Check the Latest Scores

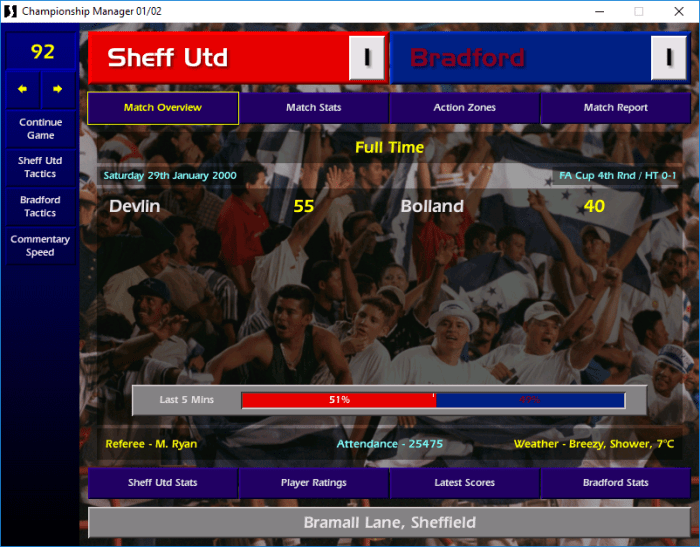click(x=465, y=483)
